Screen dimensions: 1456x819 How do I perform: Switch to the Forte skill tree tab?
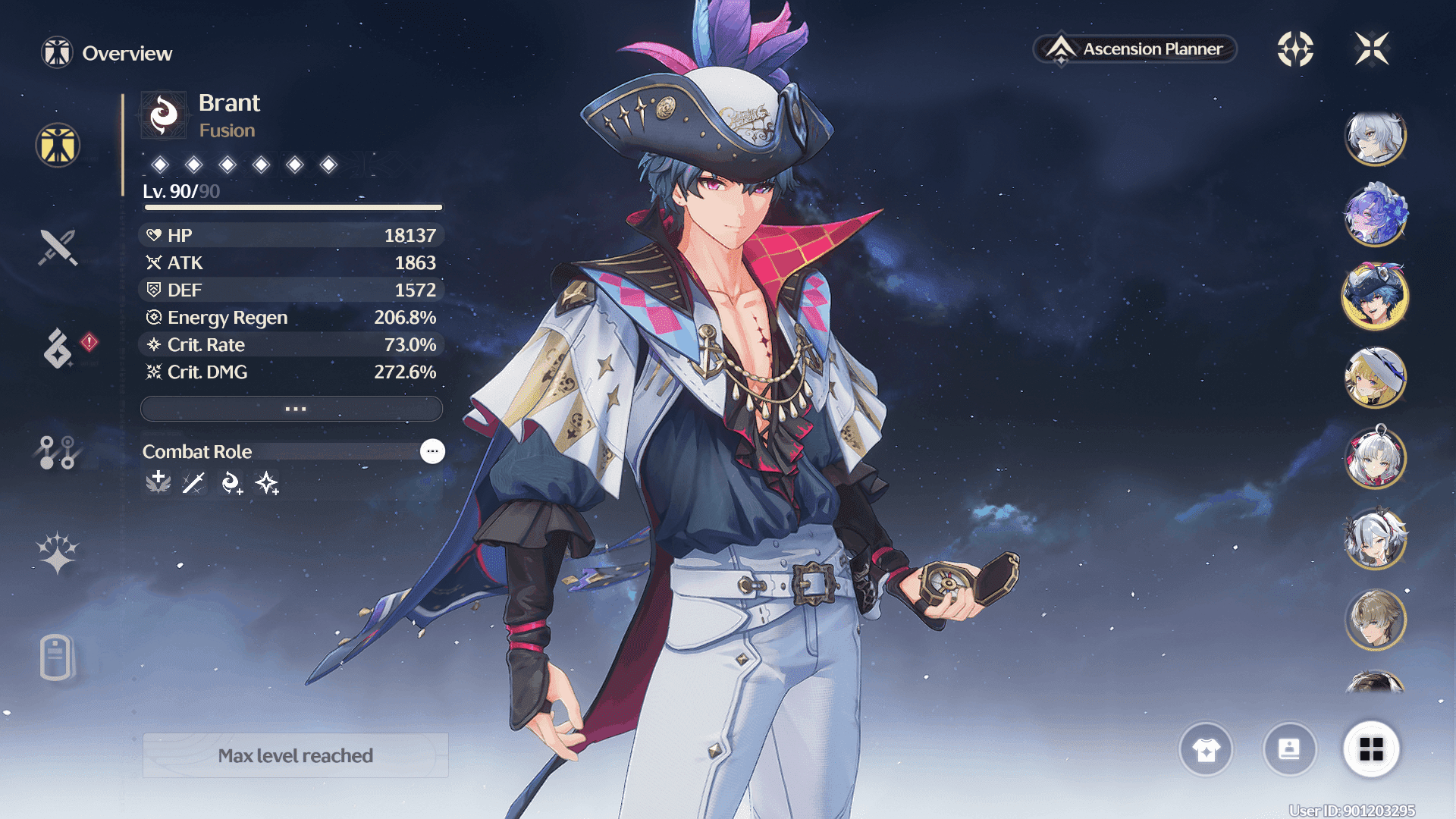pyautogui.click(x=57, y=453)
